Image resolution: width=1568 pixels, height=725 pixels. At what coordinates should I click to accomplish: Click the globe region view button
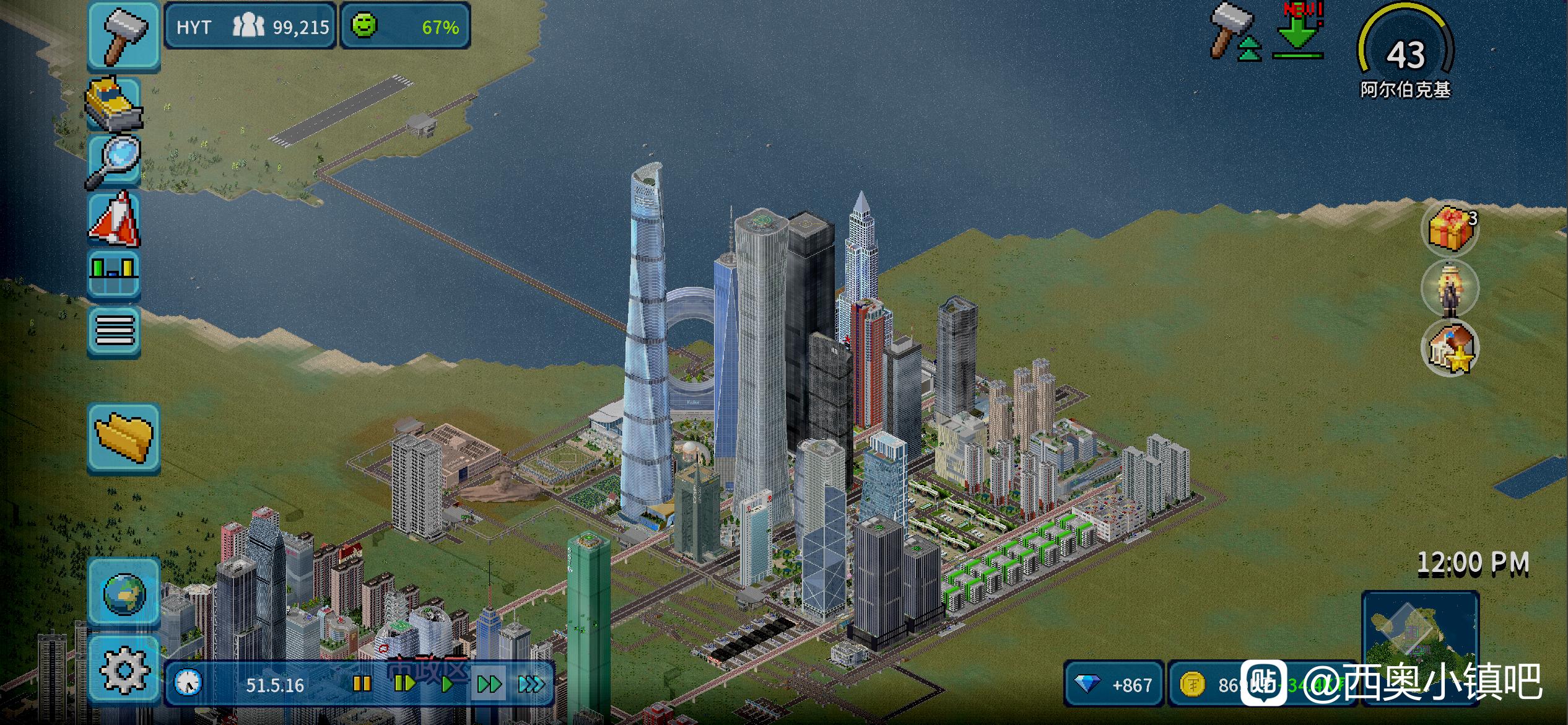click(124, 592)
